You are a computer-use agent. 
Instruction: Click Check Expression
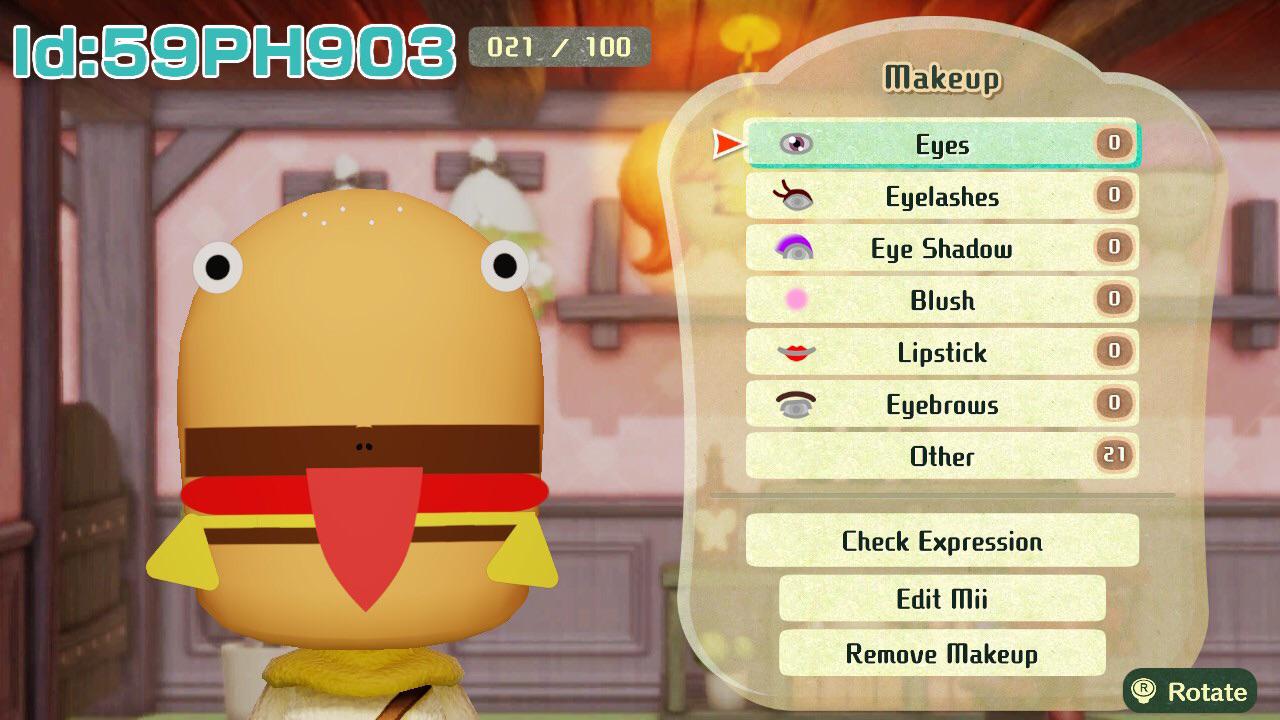coord(940,541)
